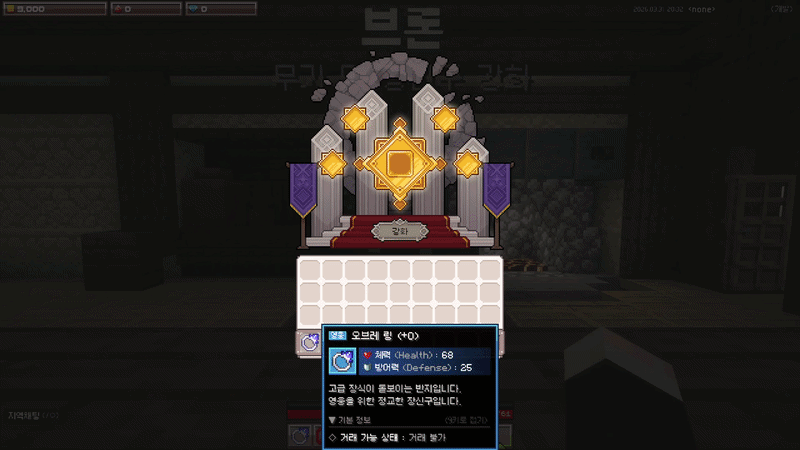The height and width of the screenshot is (450, 800).
Task: Select the Obre Ring in the inventory slot
Action: pyautogui.click(x=310, y=342)
